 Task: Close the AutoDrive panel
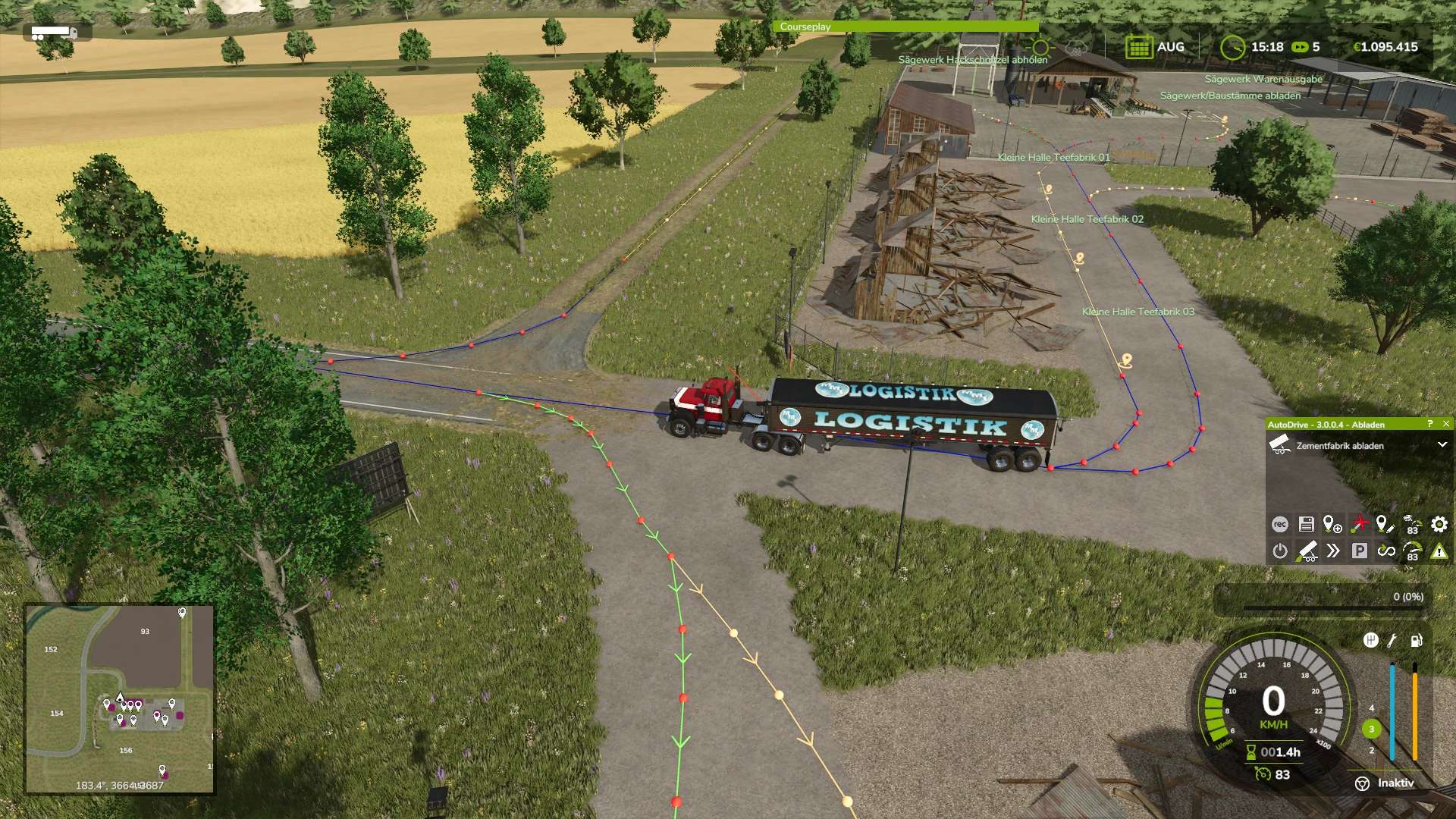coord(1446,424)
